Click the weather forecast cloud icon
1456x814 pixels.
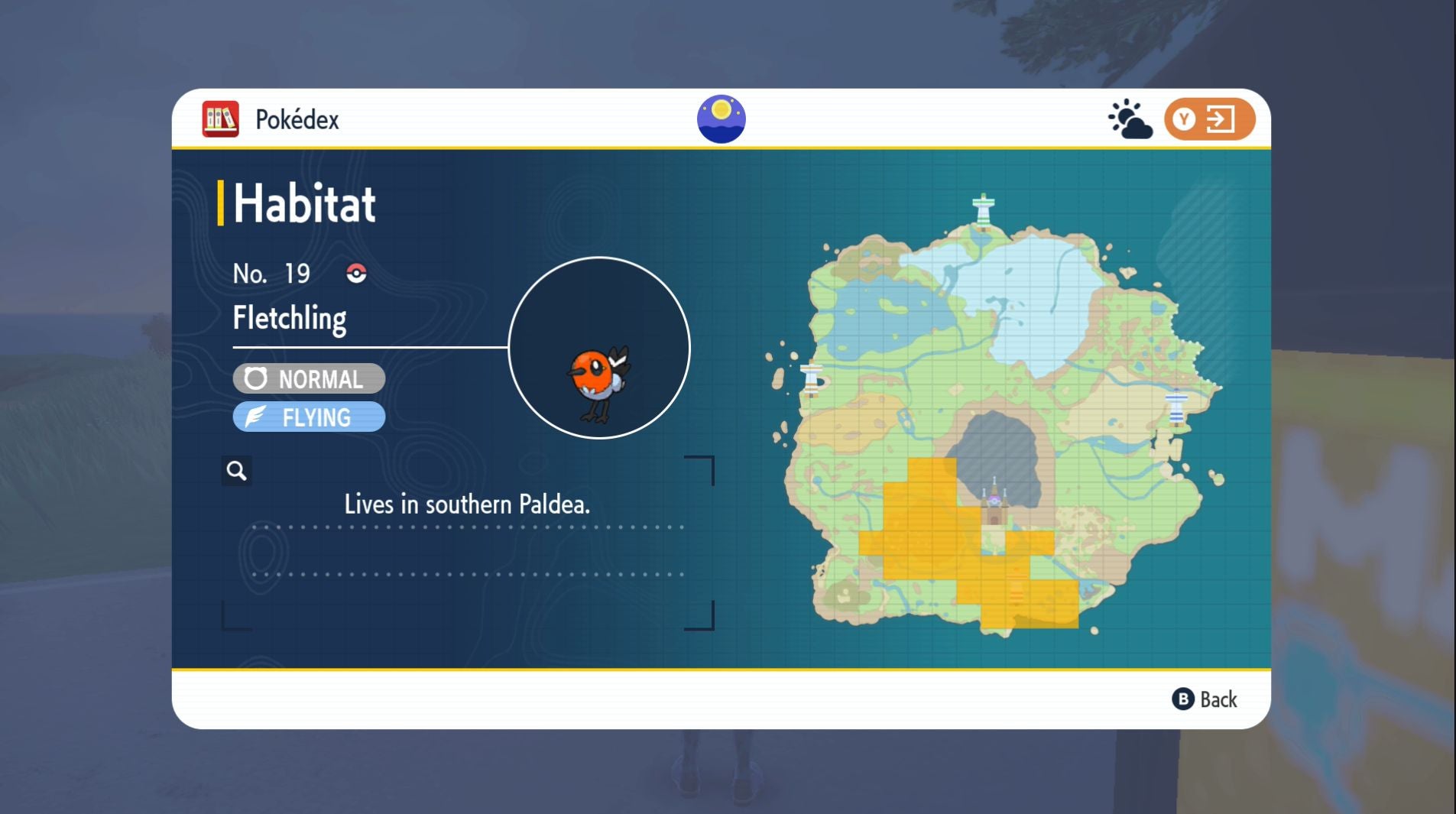tap(1129, 120)
